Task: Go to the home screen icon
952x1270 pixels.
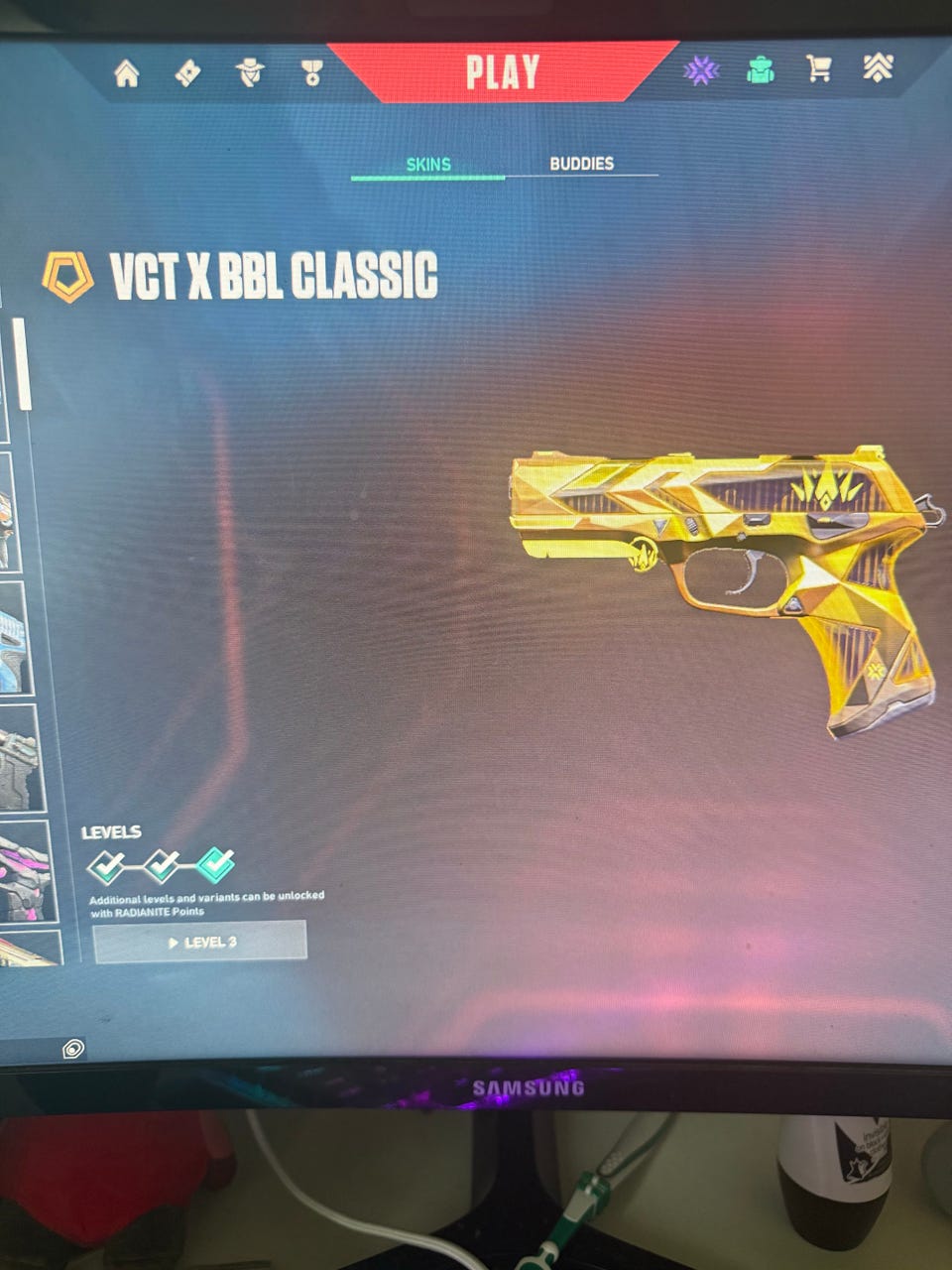Action: click(127, 73)
